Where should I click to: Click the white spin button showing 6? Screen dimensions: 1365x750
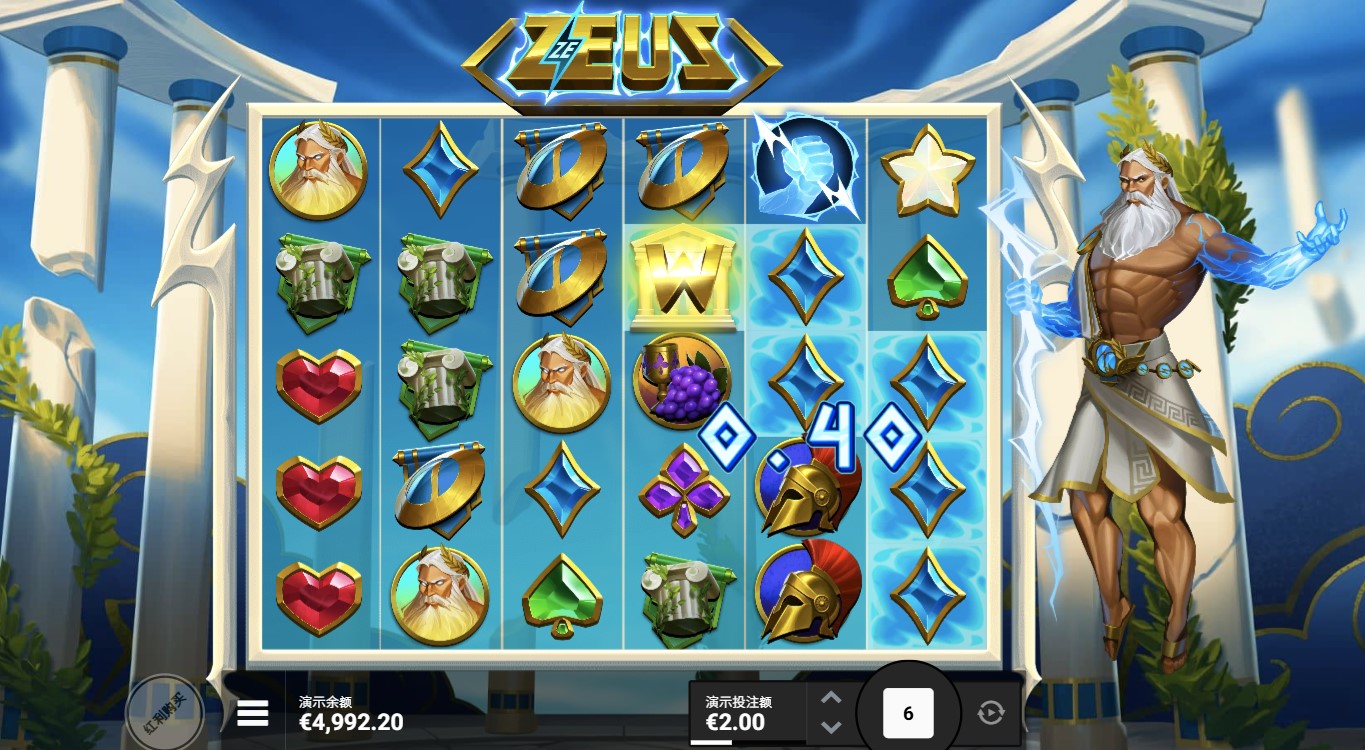908,713
